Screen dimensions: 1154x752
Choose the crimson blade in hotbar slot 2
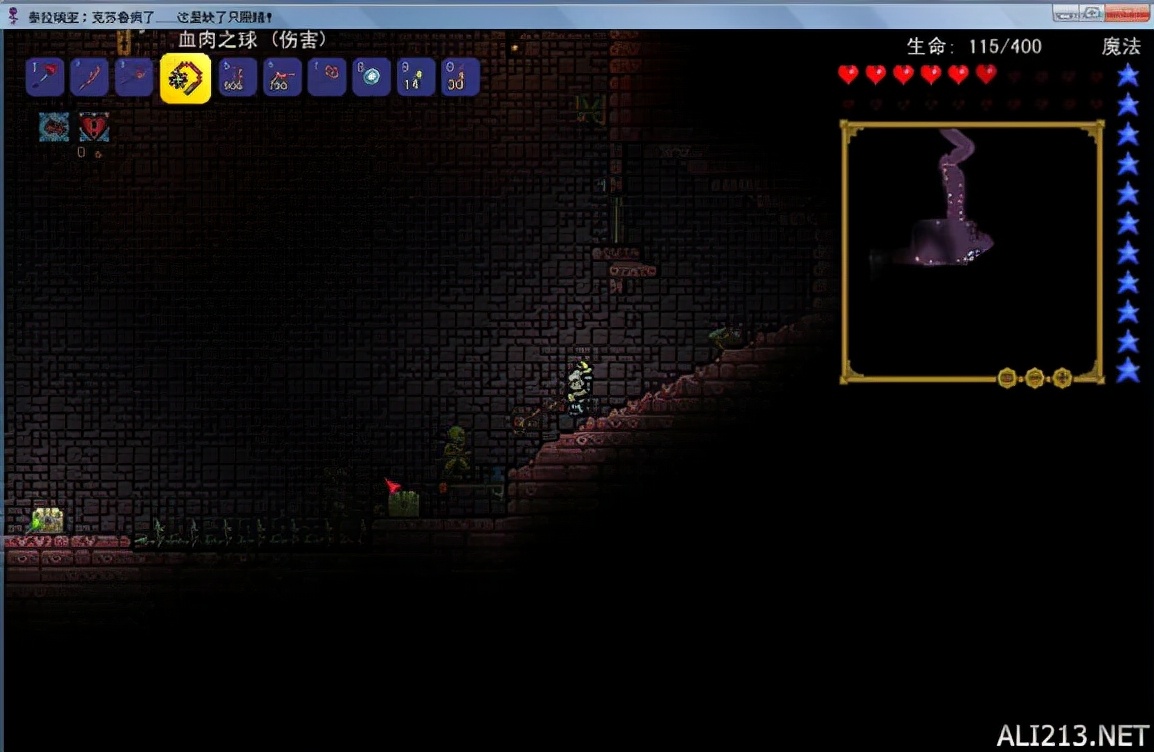[x=90, y=77]
